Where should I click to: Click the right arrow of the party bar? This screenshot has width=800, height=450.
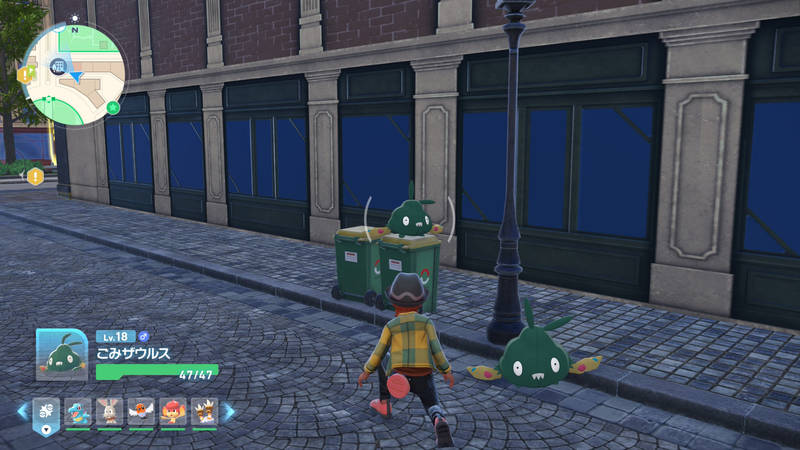[229, 411]
